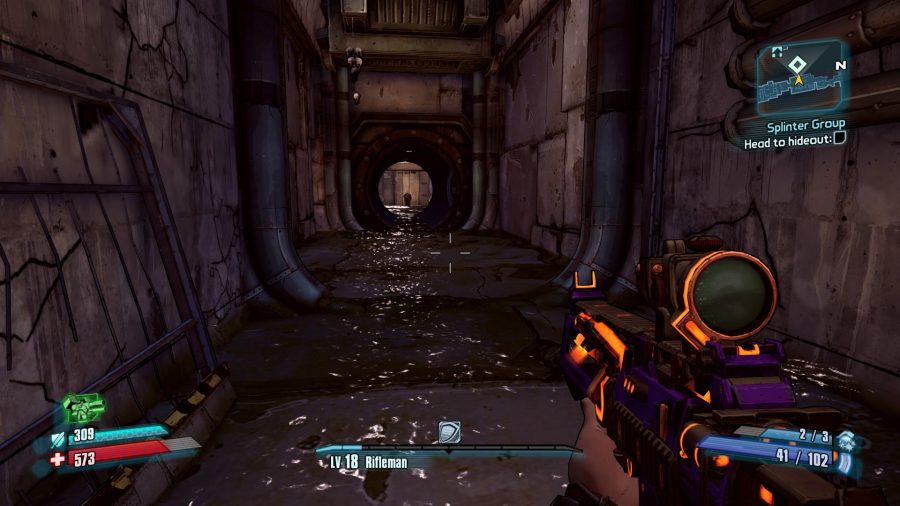Image resolution: width=900 pixels, height=506 pixels.
Task: Click the grenade count icon
Action: click(846, 439)
